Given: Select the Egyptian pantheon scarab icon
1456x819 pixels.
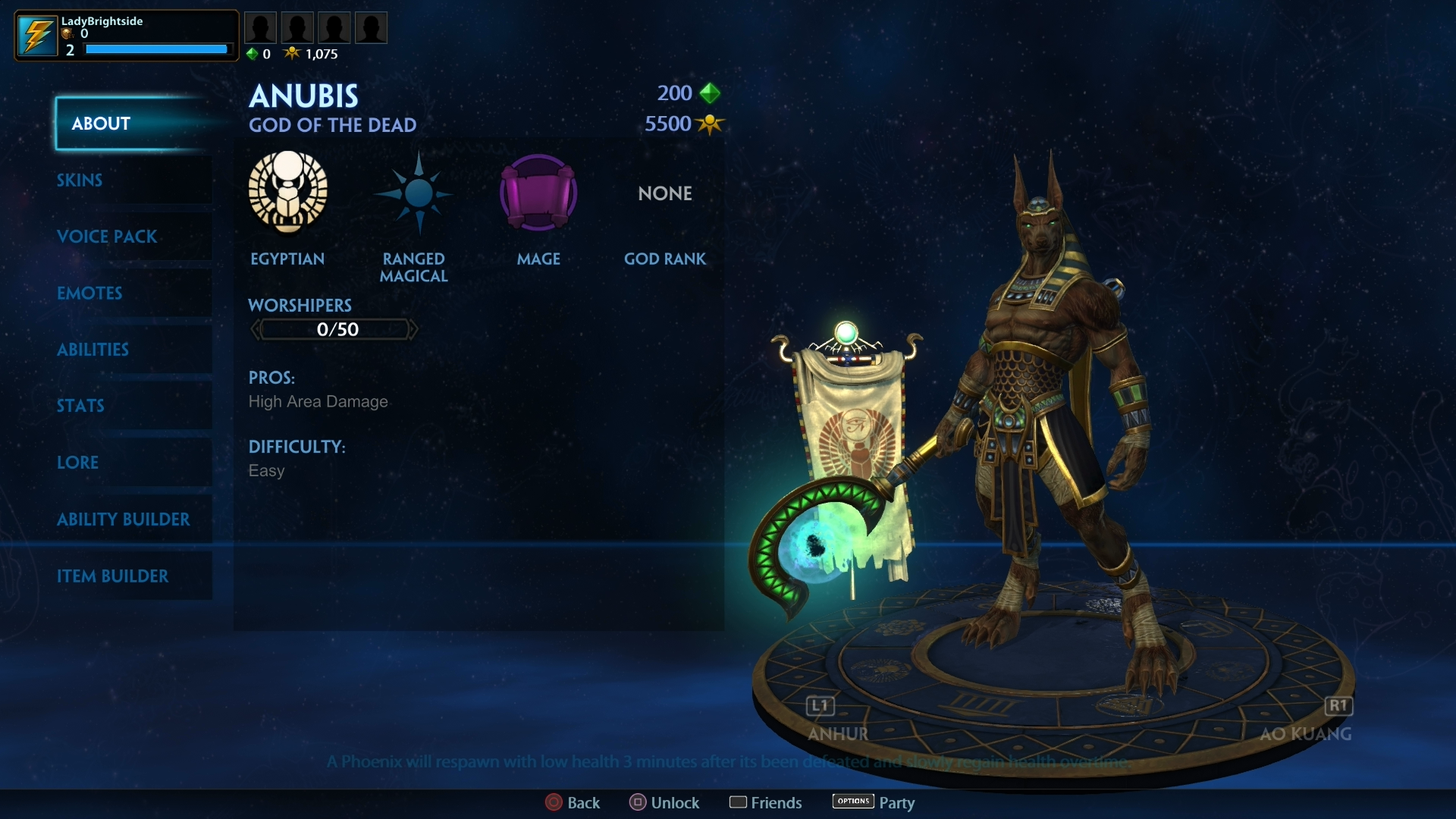Looking at the screenshot, I should (x=287, y=193).
